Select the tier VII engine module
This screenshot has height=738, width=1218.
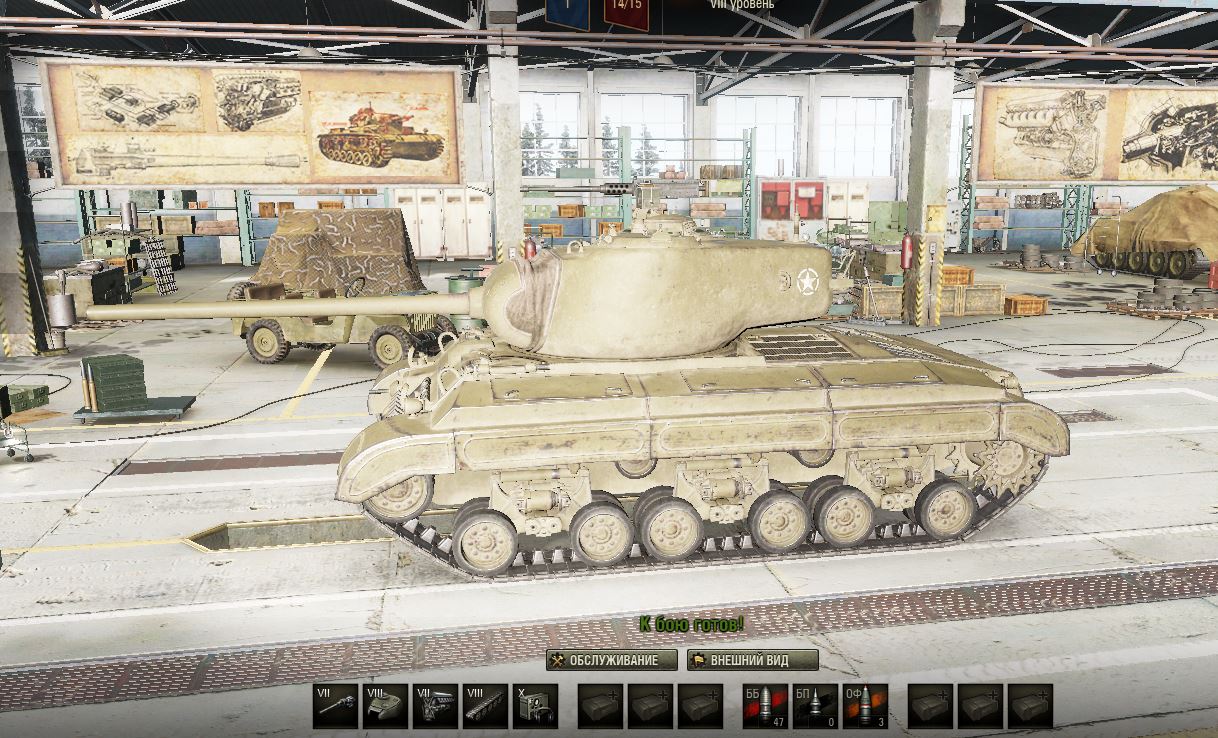[x=435, y=706]
